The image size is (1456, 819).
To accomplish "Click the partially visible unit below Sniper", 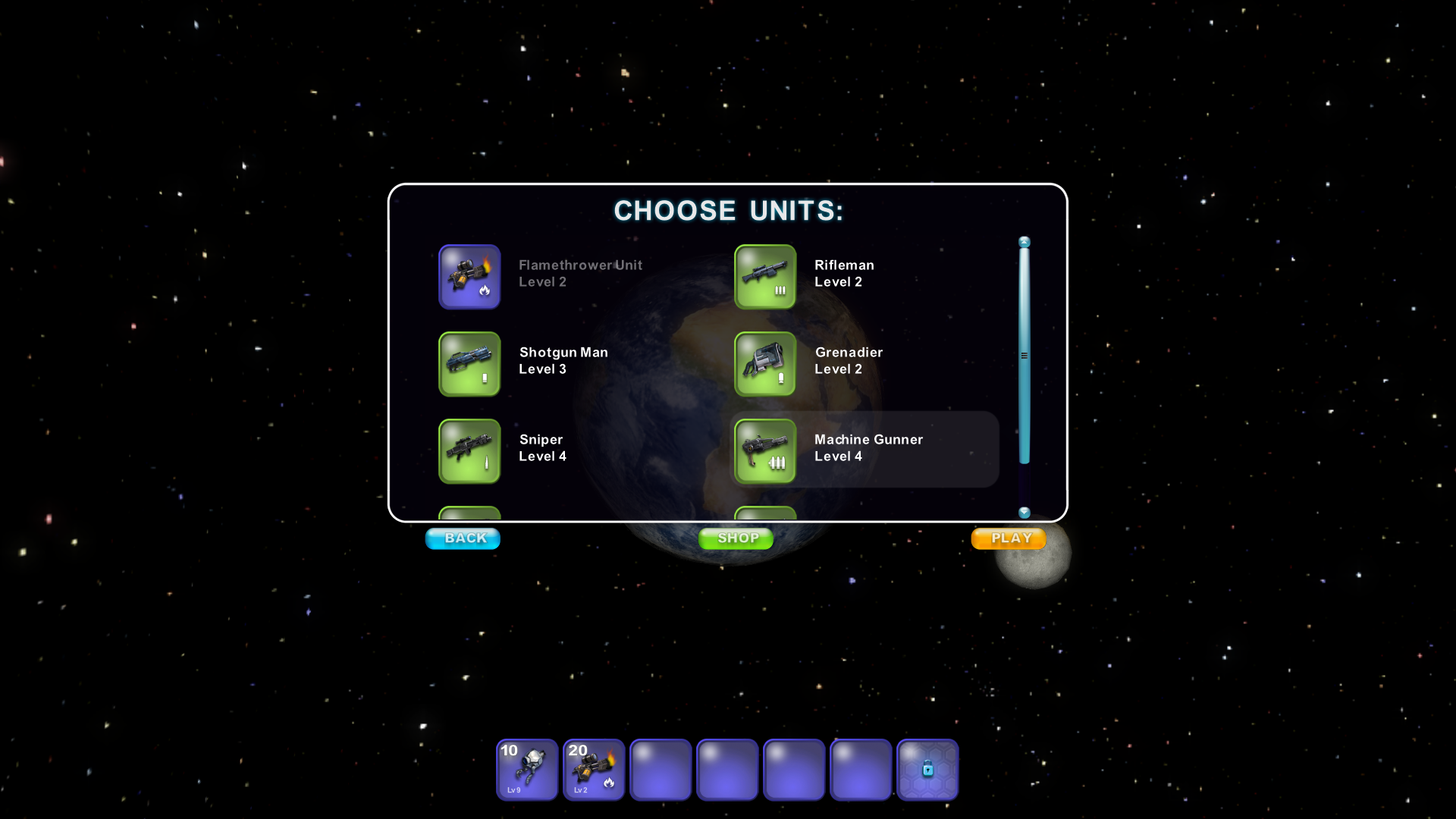I will 469,514.
